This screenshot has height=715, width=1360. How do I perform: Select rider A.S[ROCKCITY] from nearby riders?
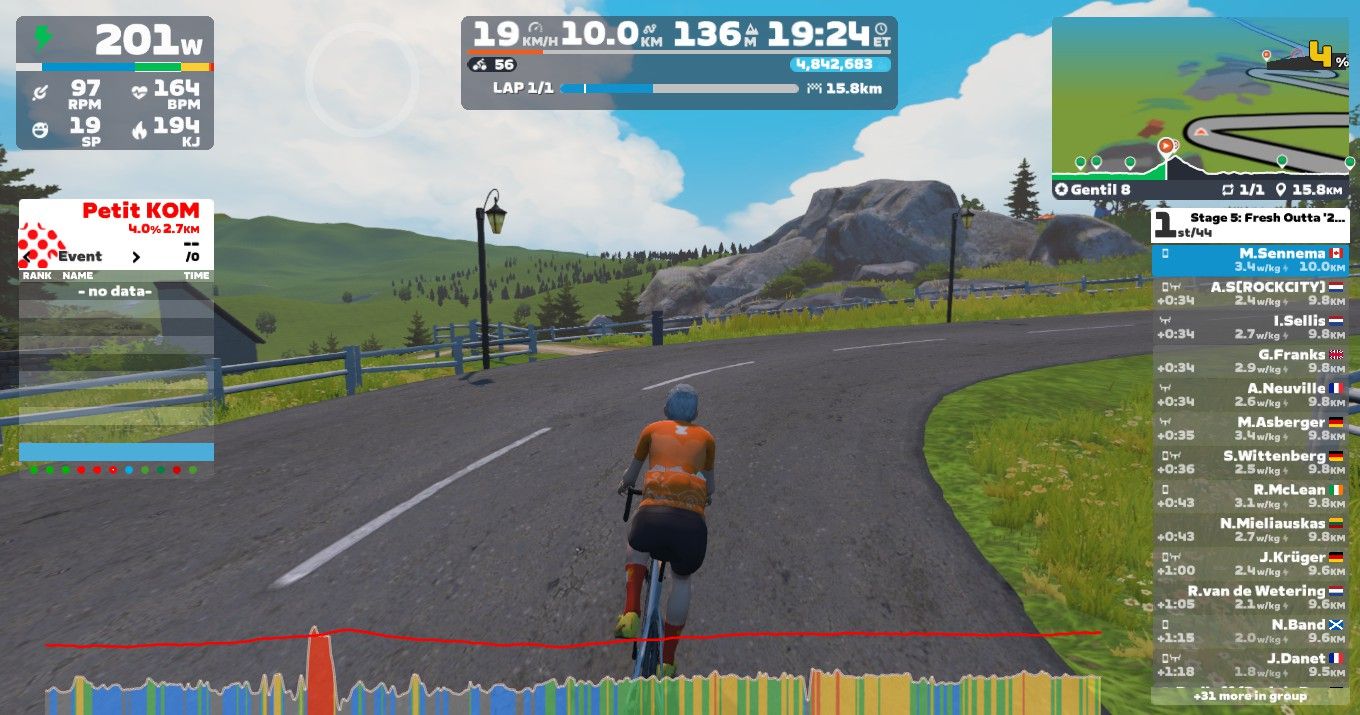[x=1250, y=293]
